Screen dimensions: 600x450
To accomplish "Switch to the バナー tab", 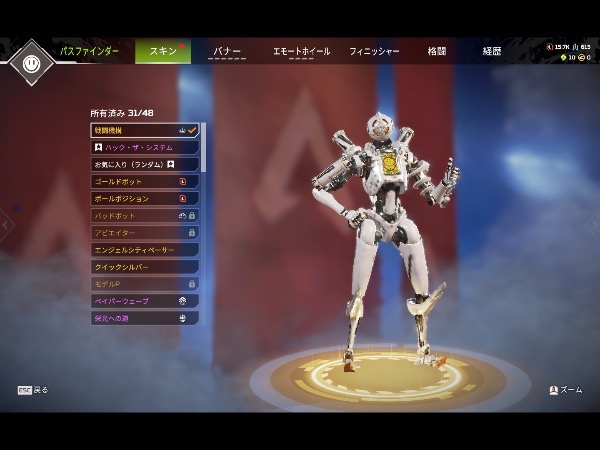I will [227, 51].
